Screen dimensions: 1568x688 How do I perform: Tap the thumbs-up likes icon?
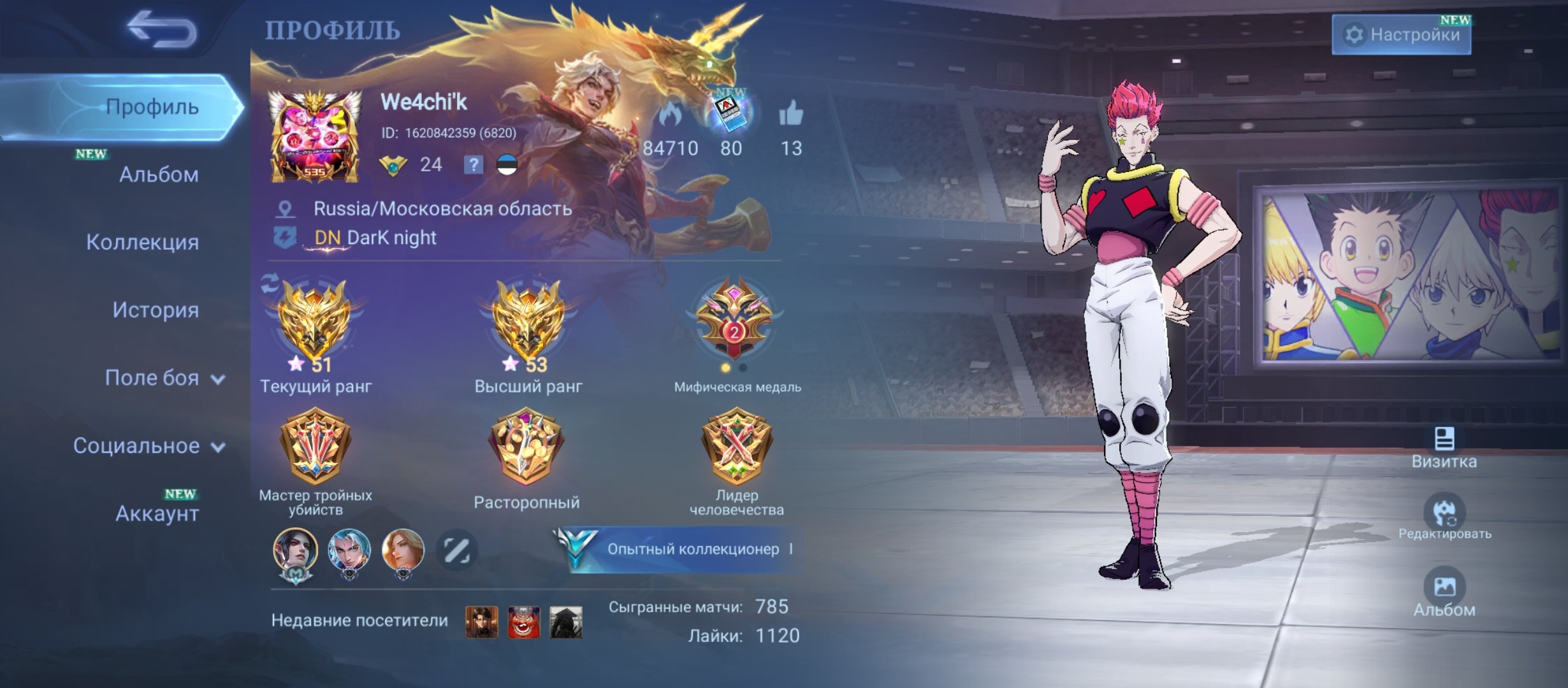791,115
